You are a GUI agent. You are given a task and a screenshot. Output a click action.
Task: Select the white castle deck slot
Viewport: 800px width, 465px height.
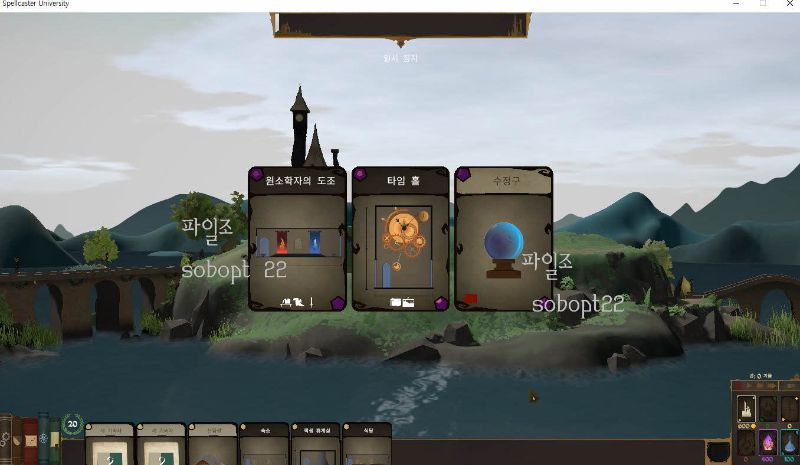click(746, 408)
